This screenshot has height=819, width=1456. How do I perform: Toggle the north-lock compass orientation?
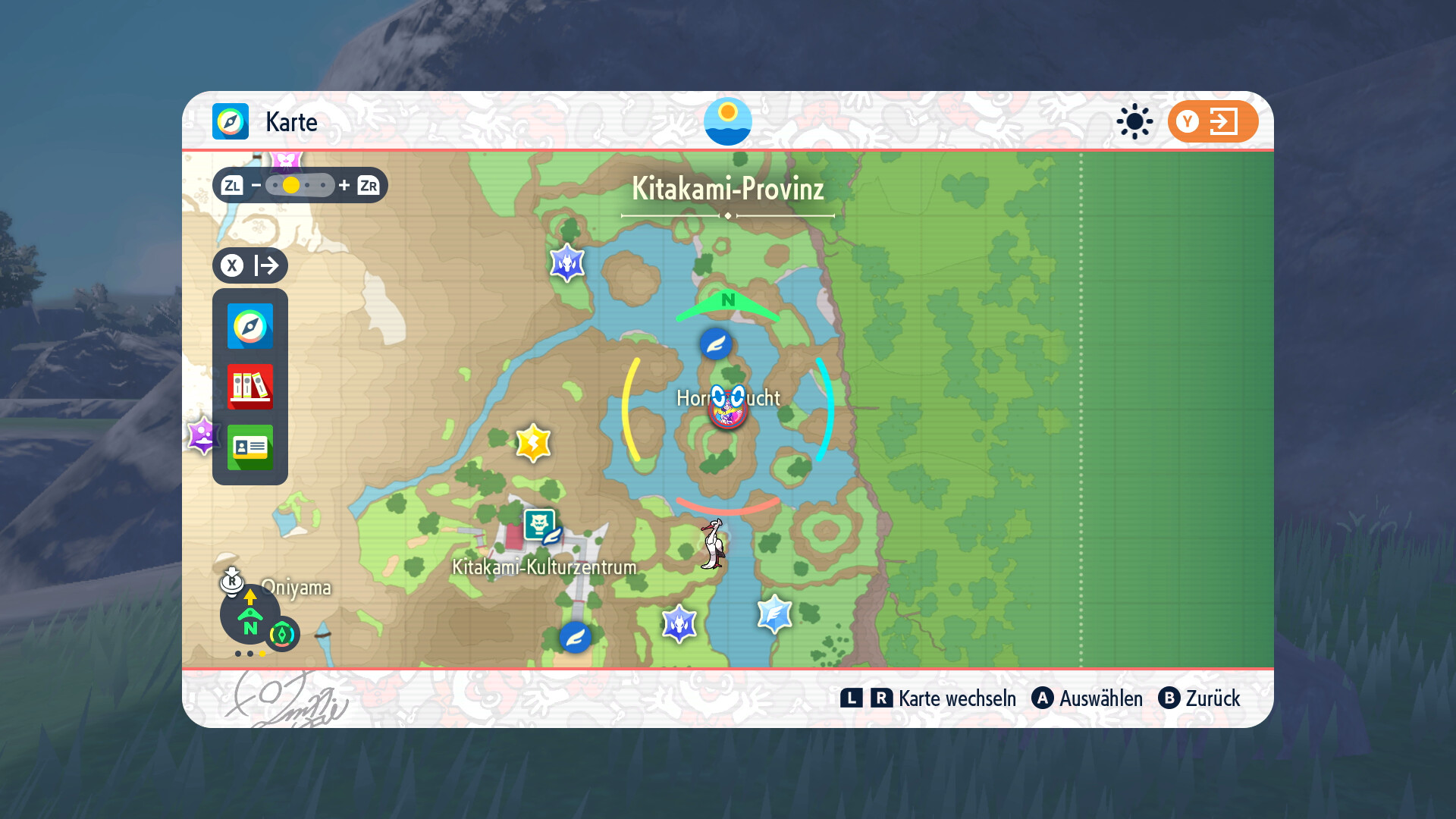(x=249, y=615)
